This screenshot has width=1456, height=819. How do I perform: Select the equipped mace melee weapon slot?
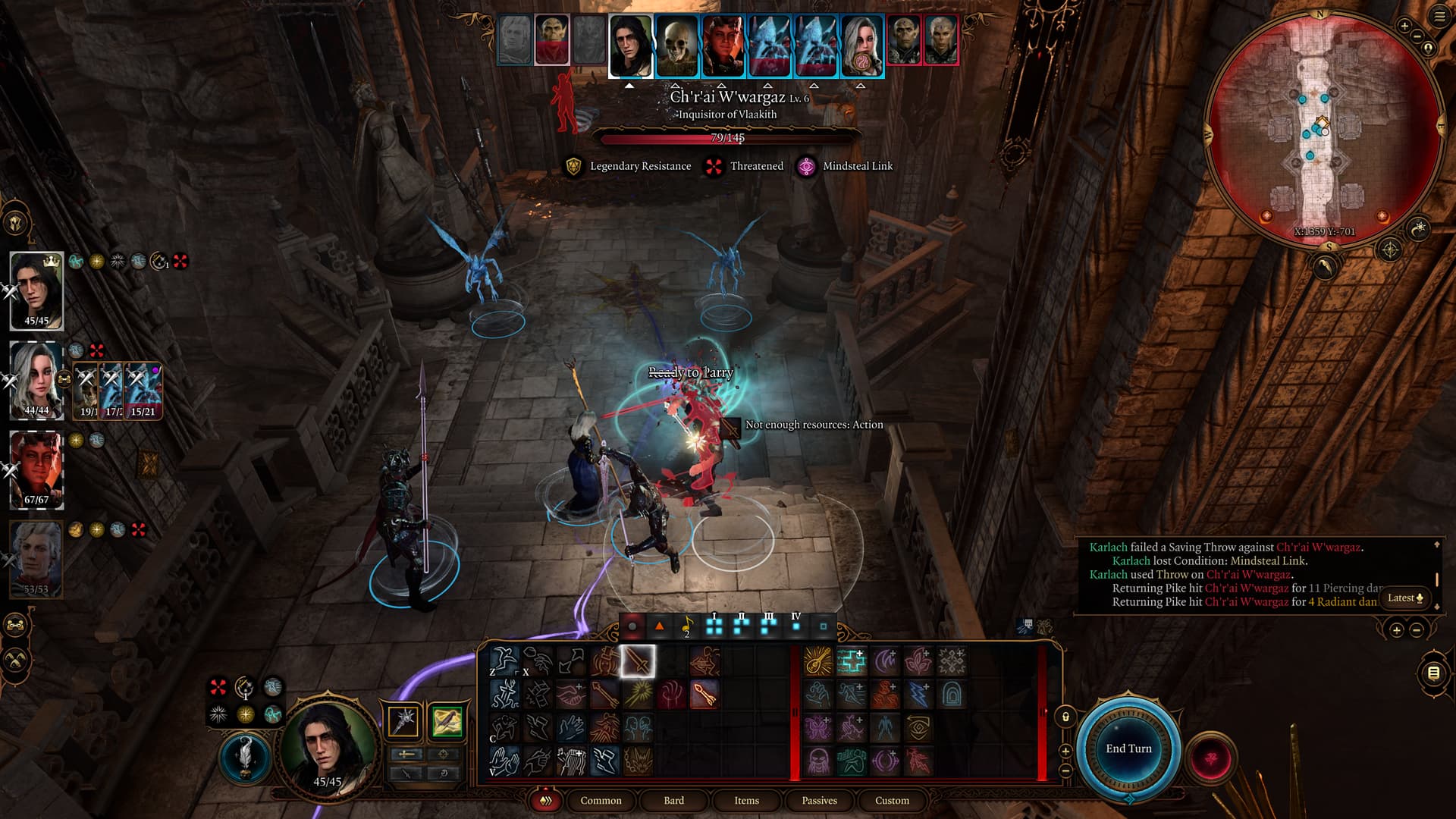click(x=403, y=720)
